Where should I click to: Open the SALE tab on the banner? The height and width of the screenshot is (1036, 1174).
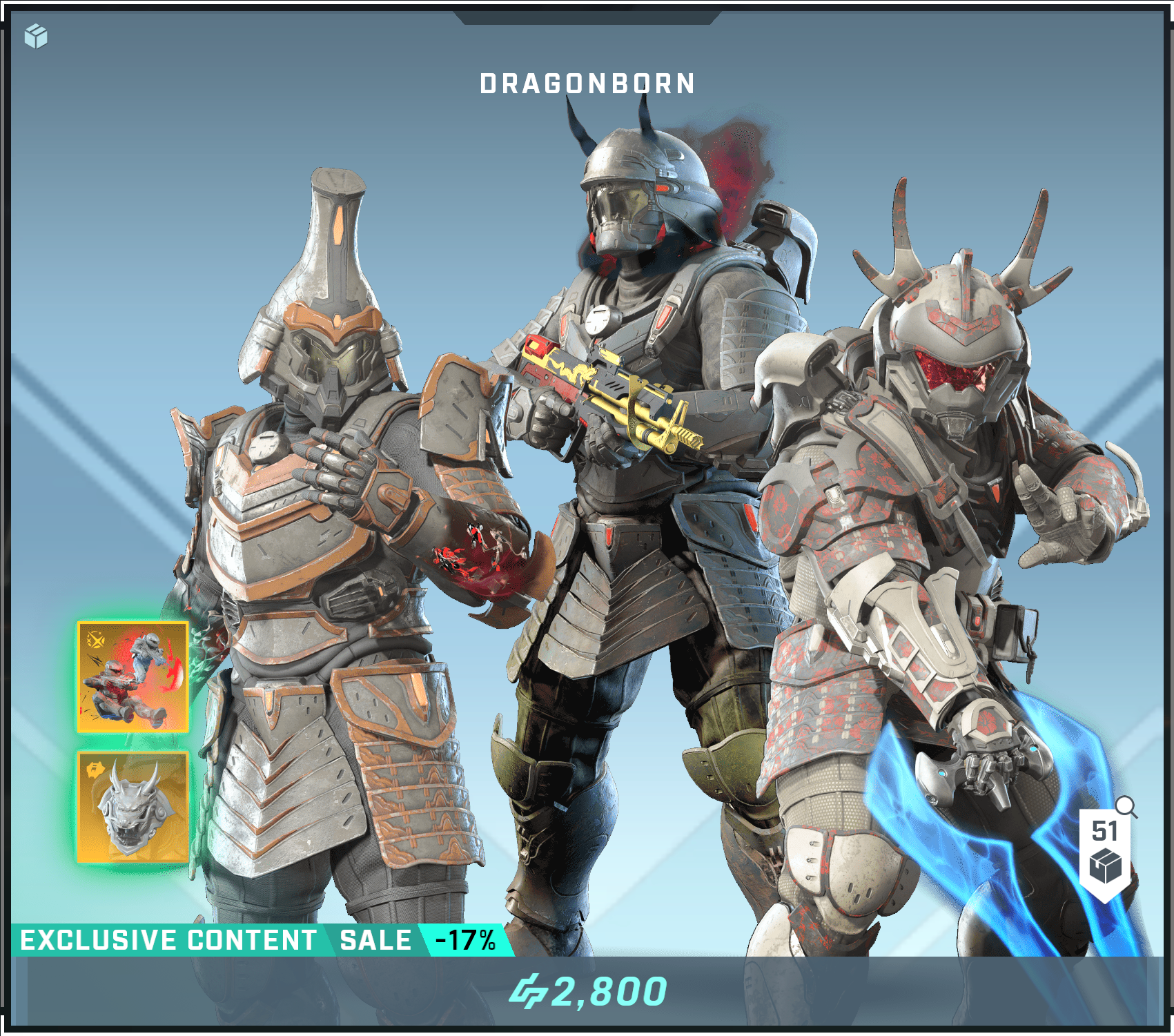tap(373, 939)
